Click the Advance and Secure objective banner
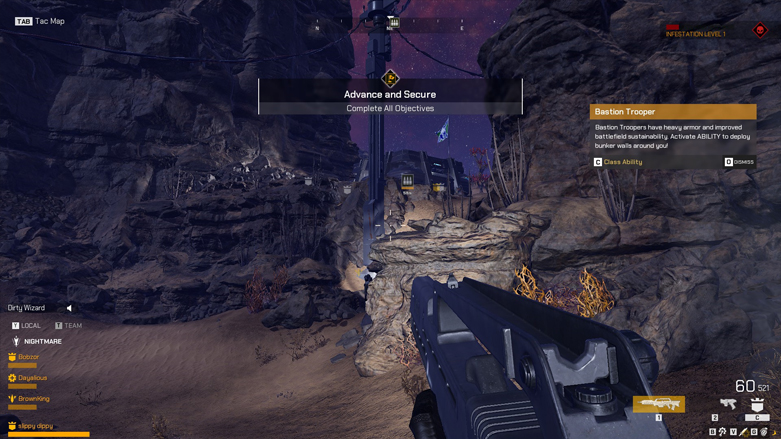Viewport: 781px width, 439px height. click(x=390, y=95)
